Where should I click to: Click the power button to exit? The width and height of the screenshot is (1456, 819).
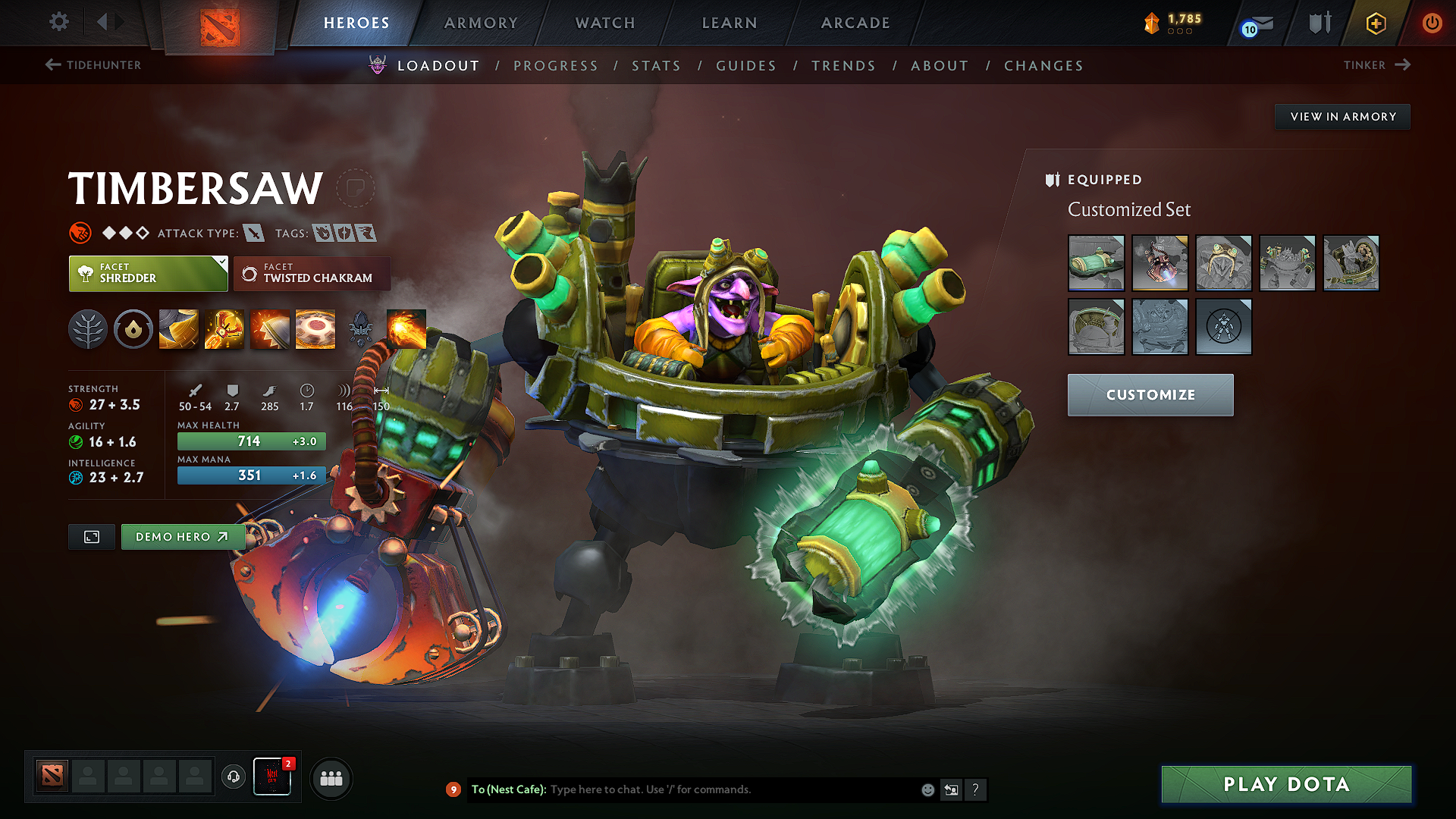[x=1432, y=23]
